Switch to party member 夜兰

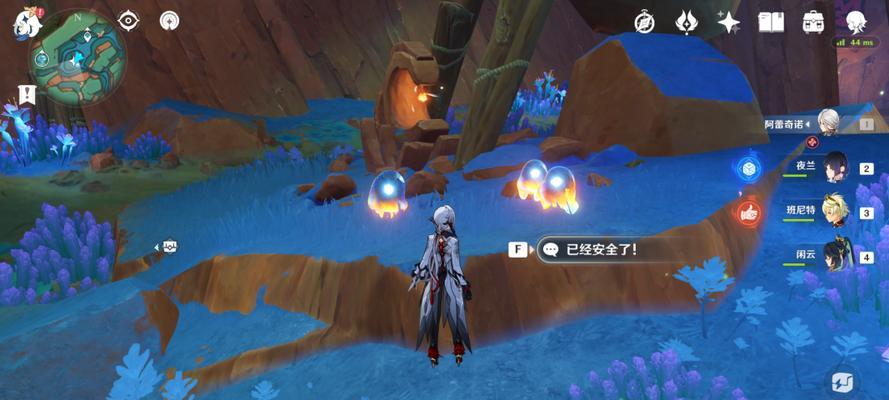835,169
